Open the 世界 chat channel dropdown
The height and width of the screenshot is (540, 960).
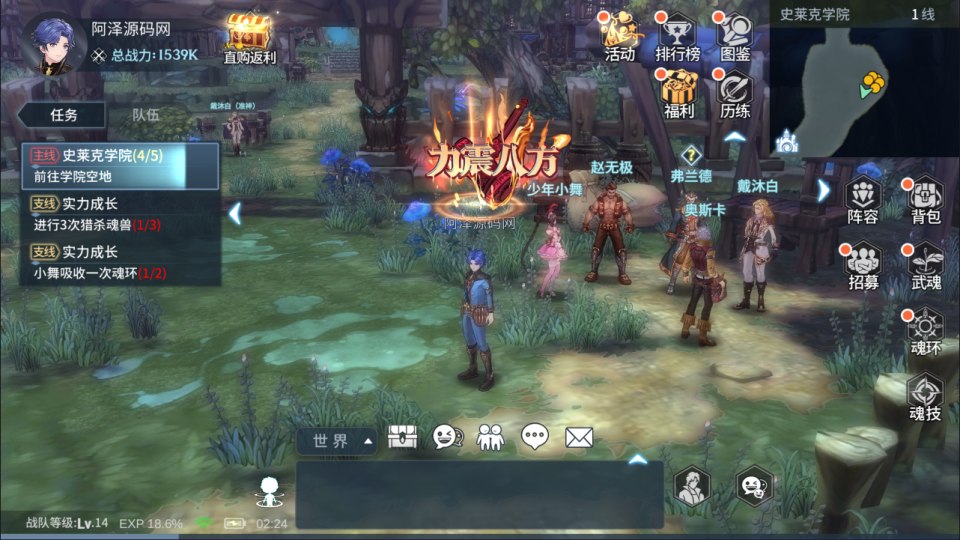pyautogui.click(x=336, y=440)
